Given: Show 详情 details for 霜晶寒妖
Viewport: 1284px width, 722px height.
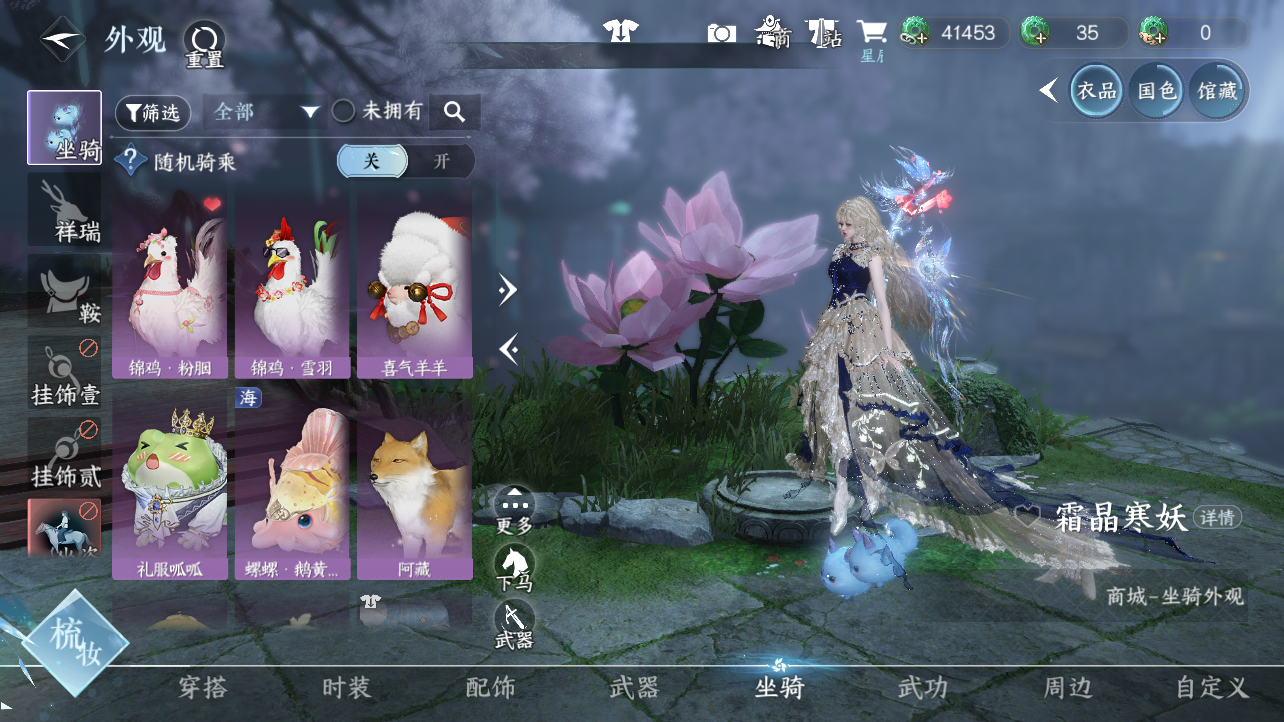Looking at the screenshot, I should coord(1217,518).
